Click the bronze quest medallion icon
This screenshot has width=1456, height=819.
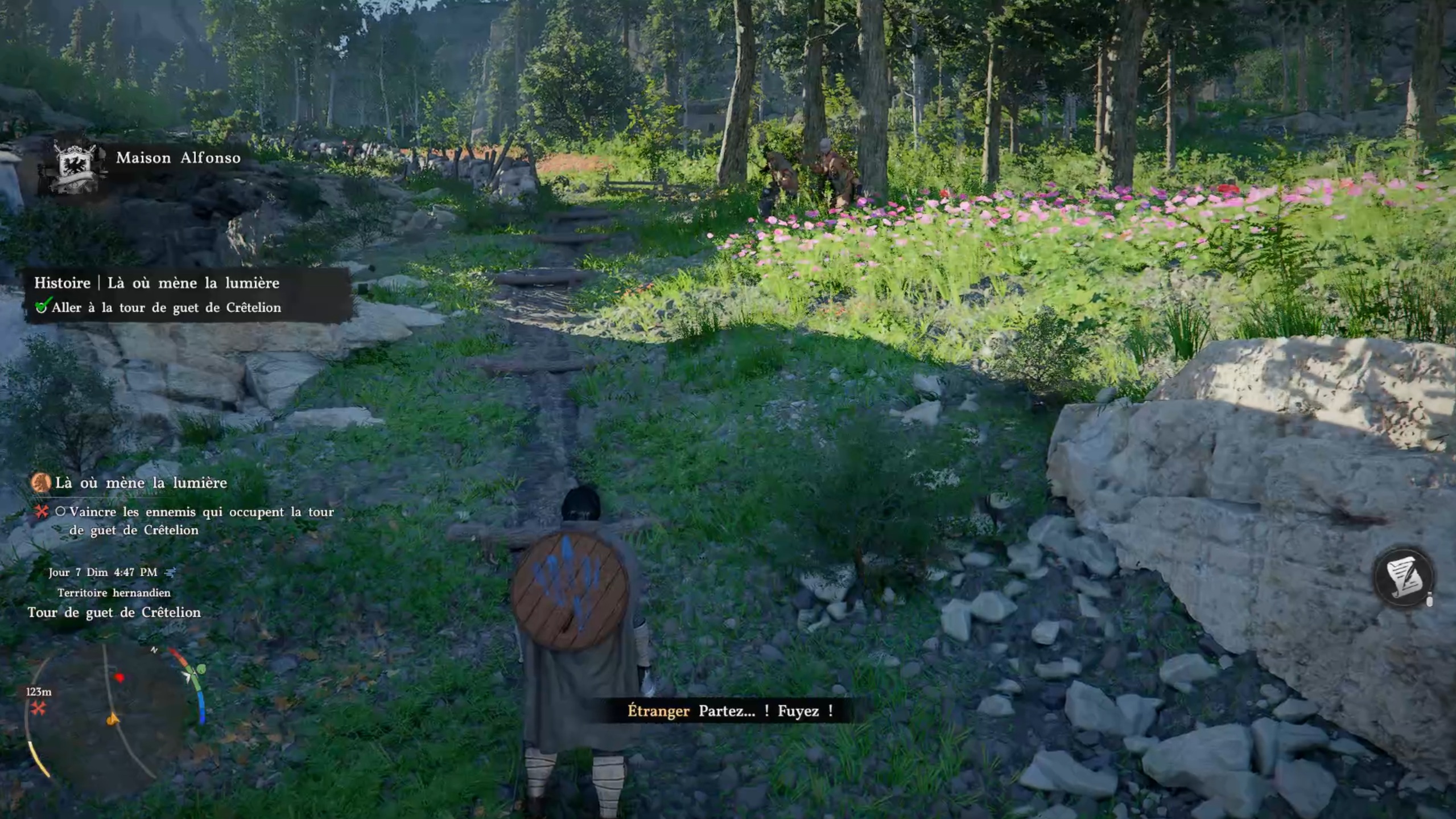coord(41,483)
